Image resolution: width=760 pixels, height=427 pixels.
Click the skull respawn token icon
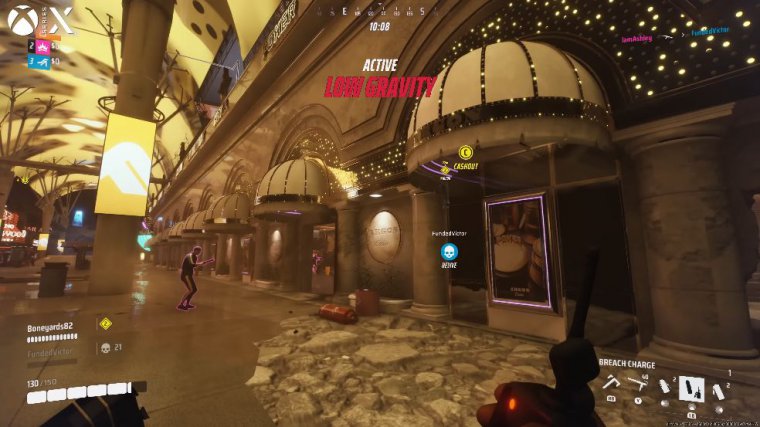105,348
